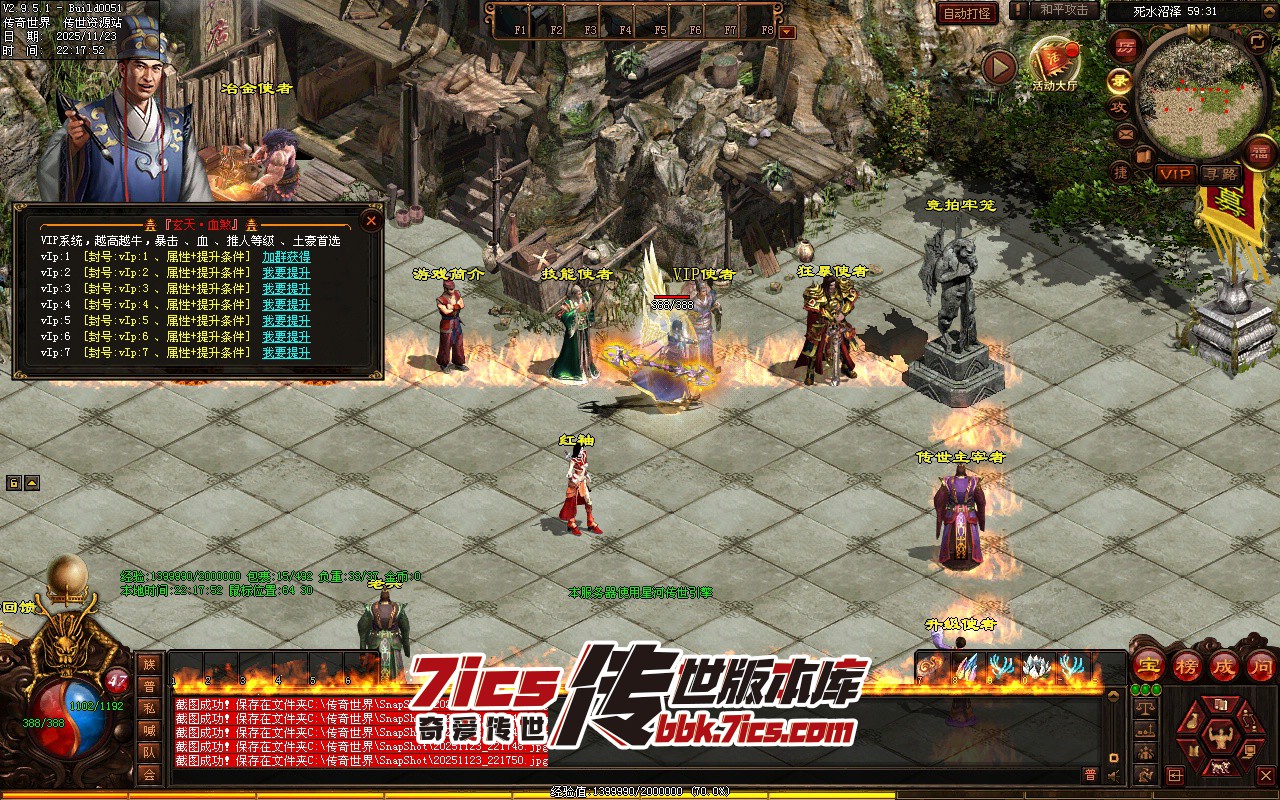The width and height of the screenshot is (1280, 800).
Task: Open the 活动大厅 event hall icon
Action: click(x=1055, y=66)
